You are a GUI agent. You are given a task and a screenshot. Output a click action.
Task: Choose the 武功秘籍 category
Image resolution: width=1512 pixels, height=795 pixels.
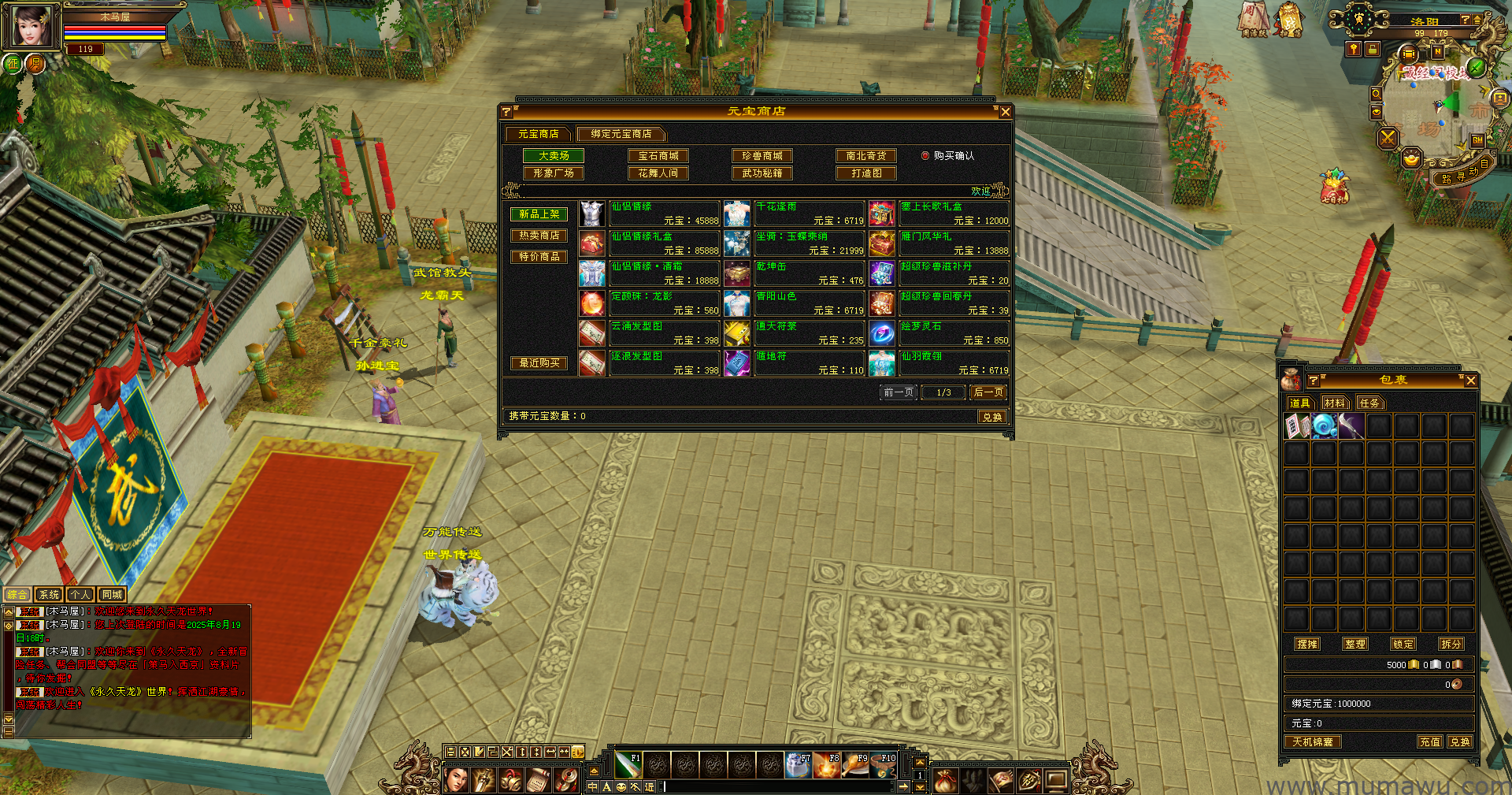pyautogui.click(x=762, y=173)
